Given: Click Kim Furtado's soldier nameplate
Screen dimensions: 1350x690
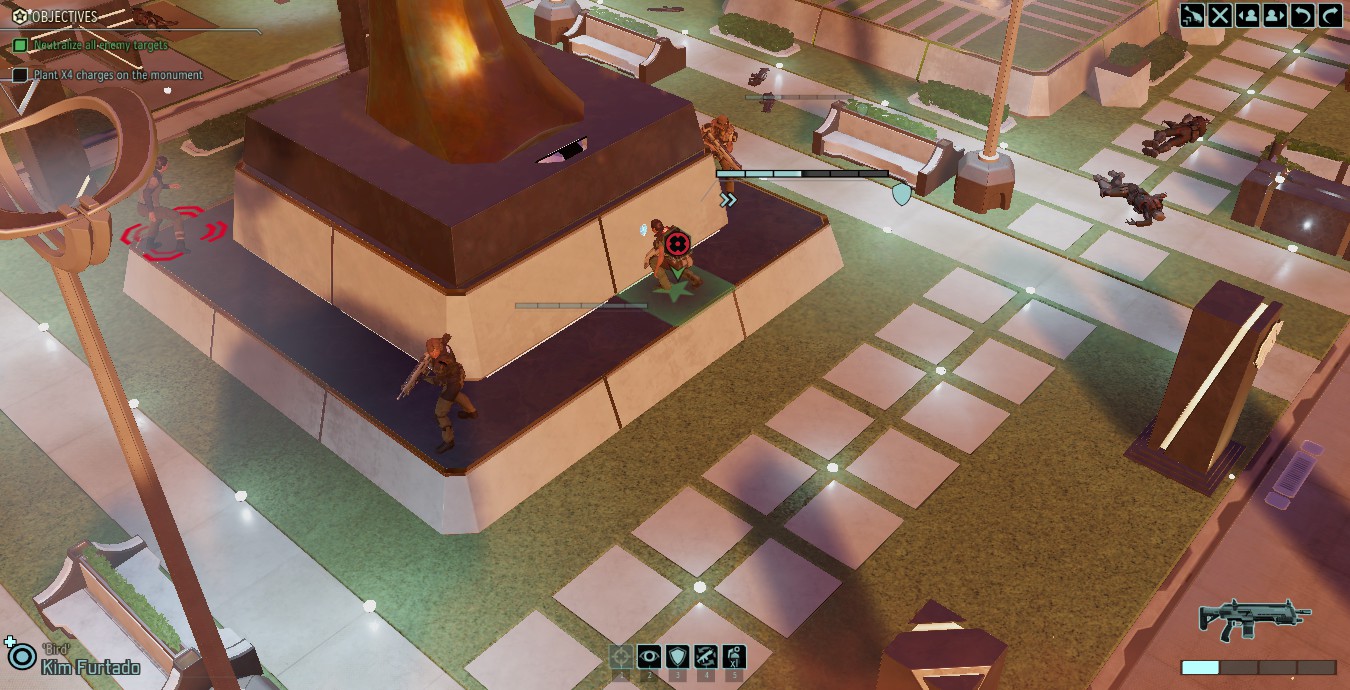Looking at the screenshot, I should tap(90, 667).
